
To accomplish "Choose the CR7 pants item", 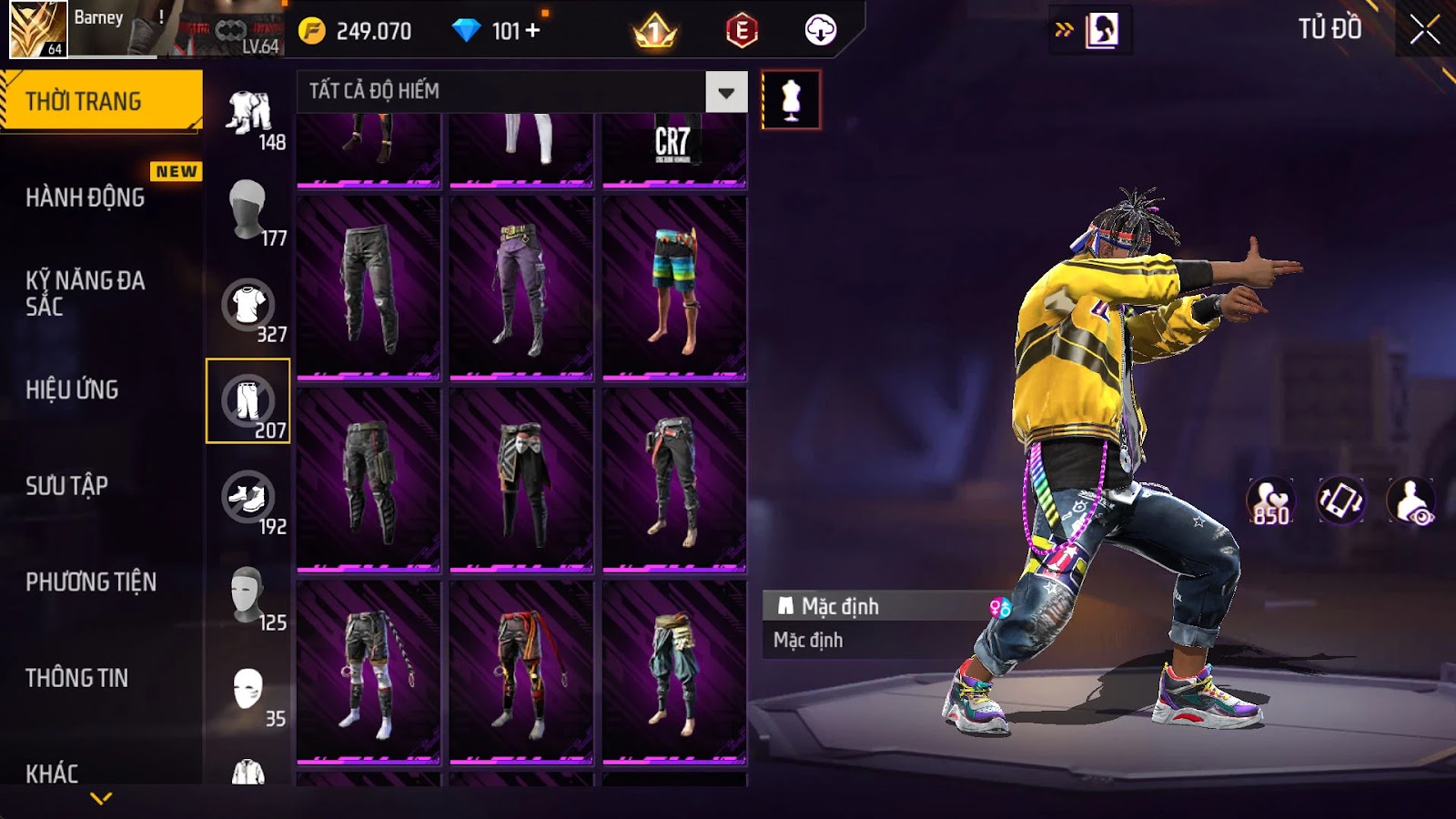I will 673,146.
